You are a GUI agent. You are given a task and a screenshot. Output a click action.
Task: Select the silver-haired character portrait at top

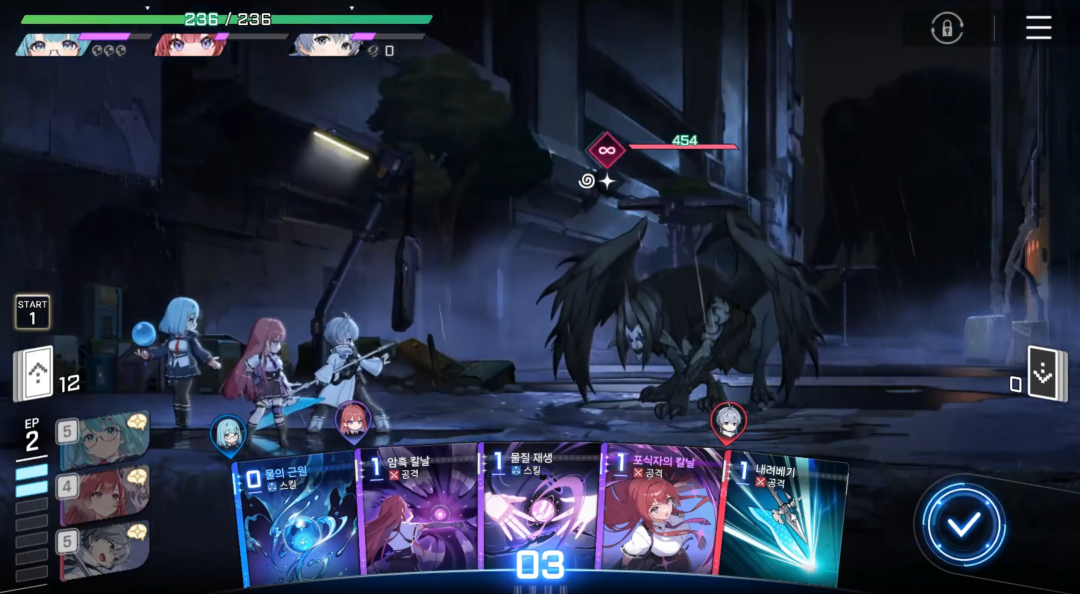click(x=322, y=44)
